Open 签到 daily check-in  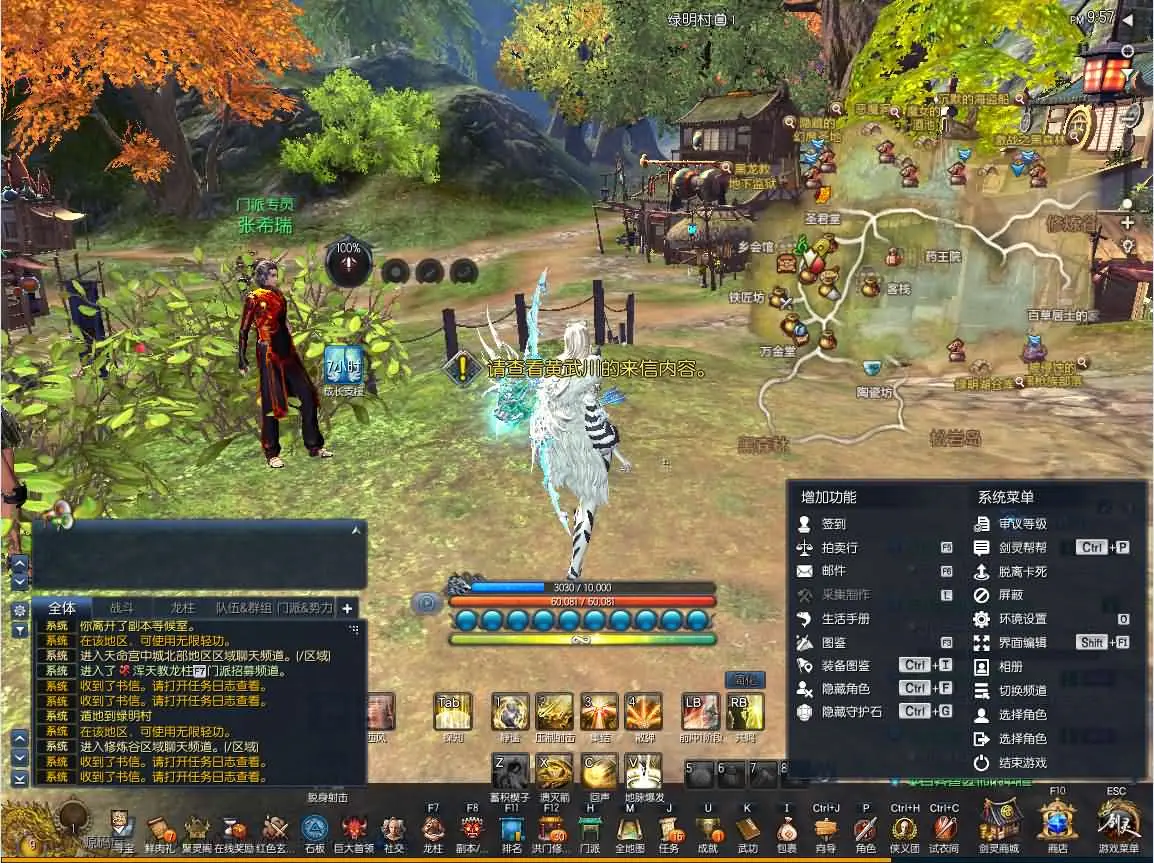(x=833, y=523)
